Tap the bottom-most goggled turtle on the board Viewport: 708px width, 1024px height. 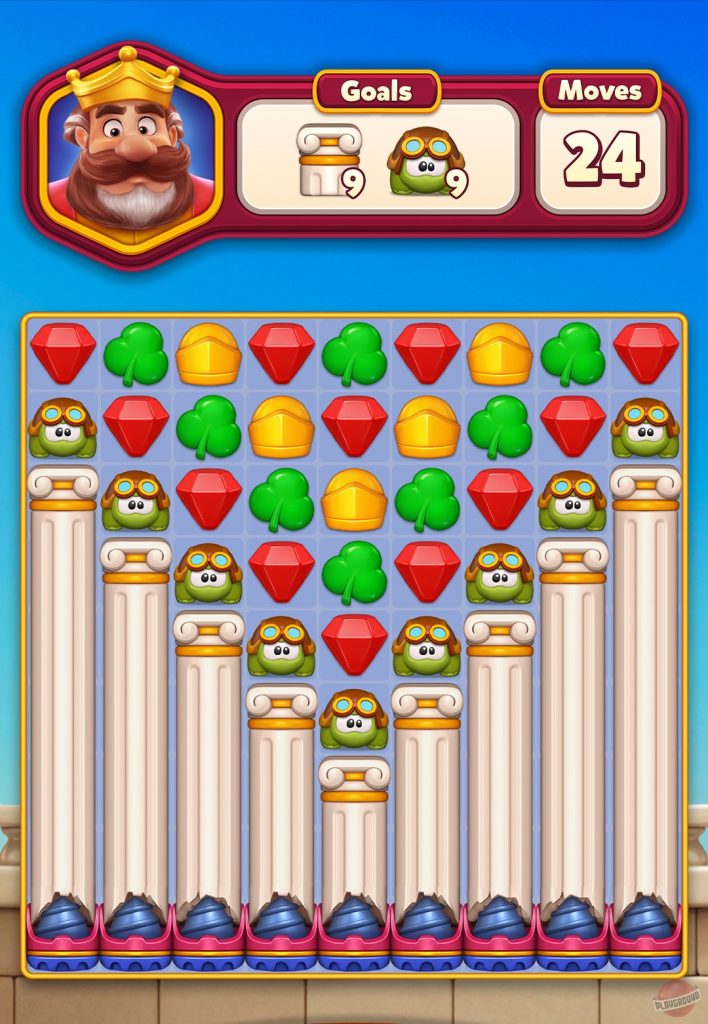[354, 718]
